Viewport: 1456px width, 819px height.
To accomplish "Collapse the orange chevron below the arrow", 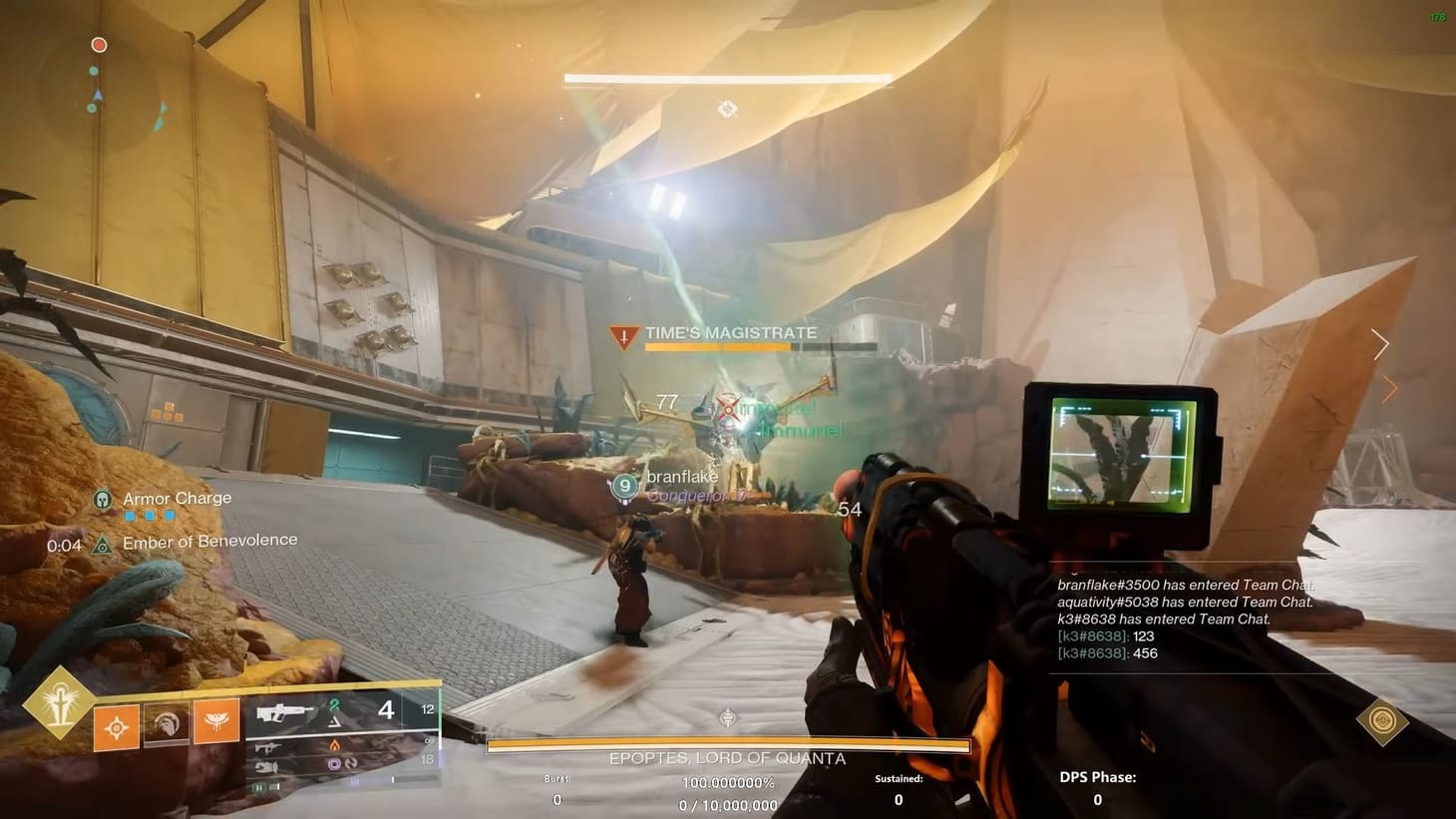I will click(1391, 388).
